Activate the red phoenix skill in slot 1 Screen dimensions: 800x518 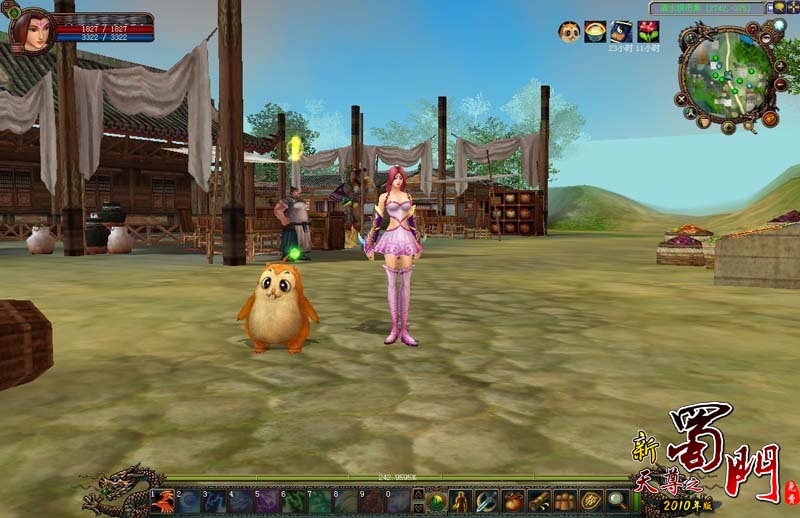(x=163, y=501)
